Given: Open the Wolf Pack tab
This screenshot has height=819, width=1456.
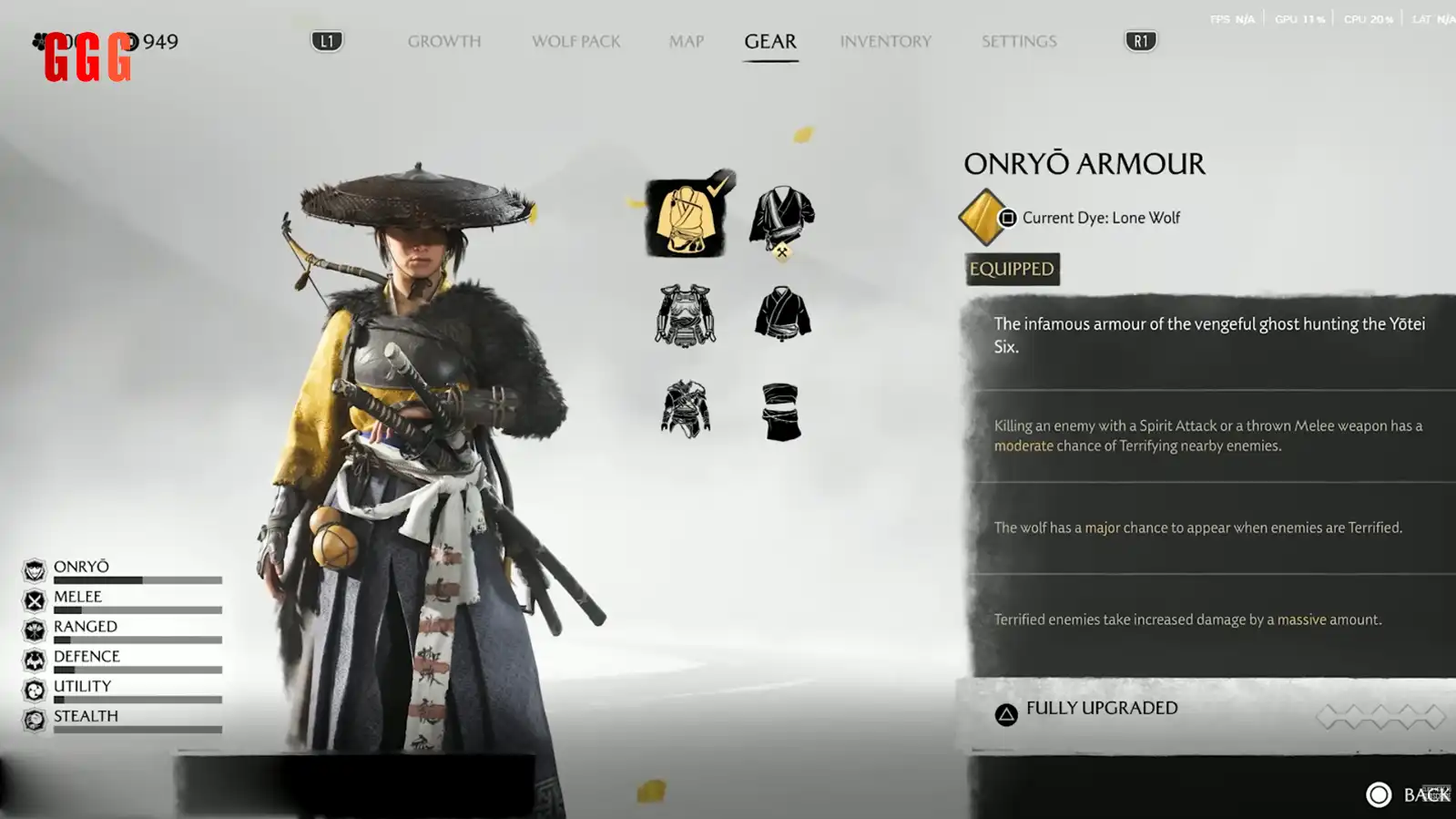Looking at the screenshot, I should click(x=575, y=41).
